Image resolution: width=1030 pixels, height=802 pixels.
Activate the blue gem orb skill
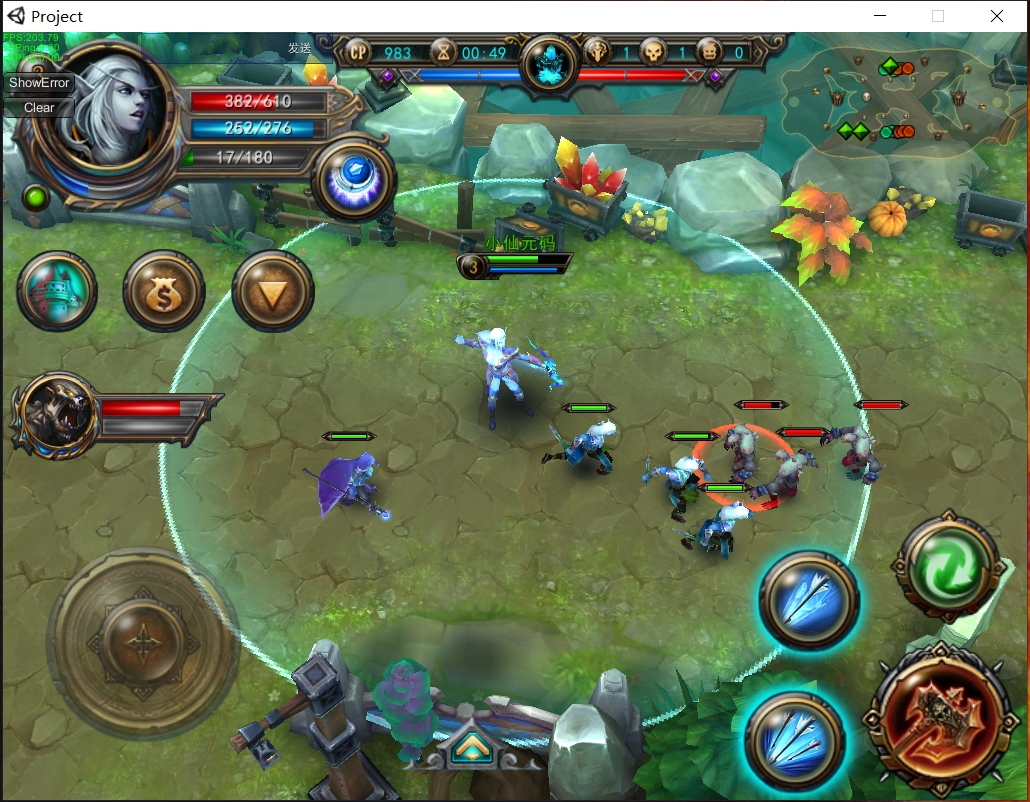[355, 179]
